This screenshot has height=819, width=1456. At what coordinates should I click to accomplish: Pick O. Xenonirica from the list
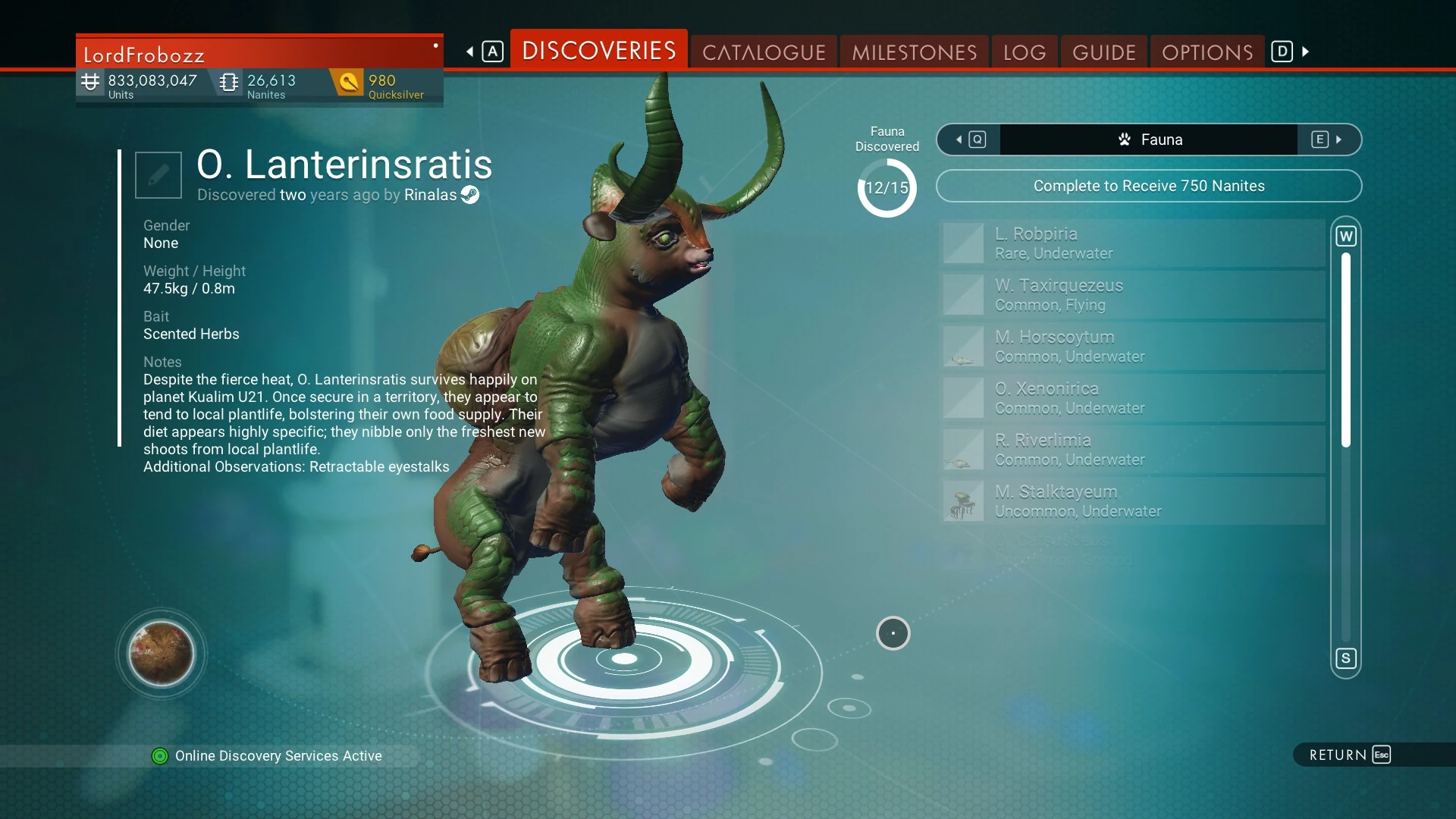click(x=1132, y=398)
